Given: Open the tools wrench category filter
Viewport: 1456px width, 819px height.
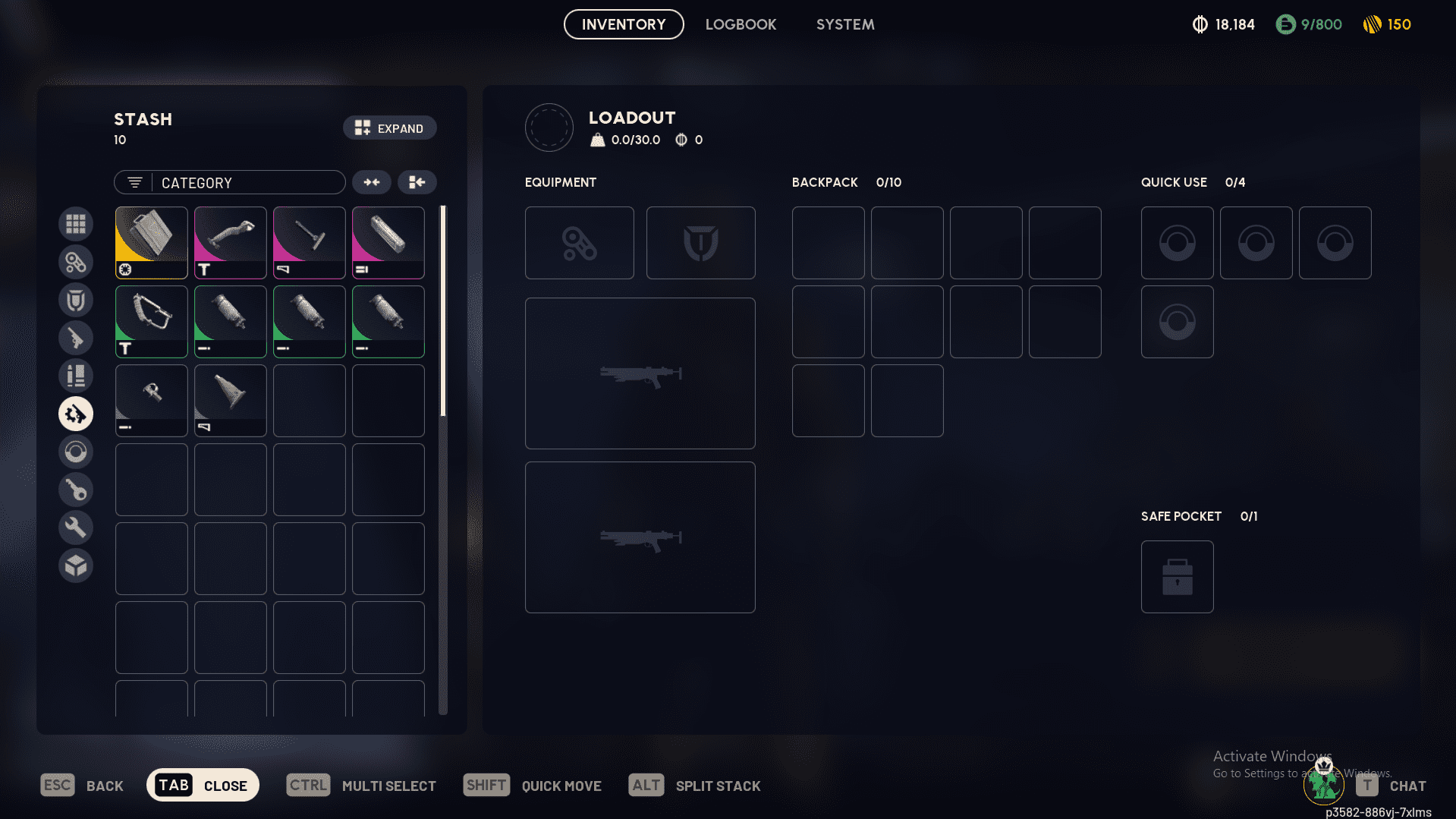Looking at the screenshot, I should coord(76,527).
